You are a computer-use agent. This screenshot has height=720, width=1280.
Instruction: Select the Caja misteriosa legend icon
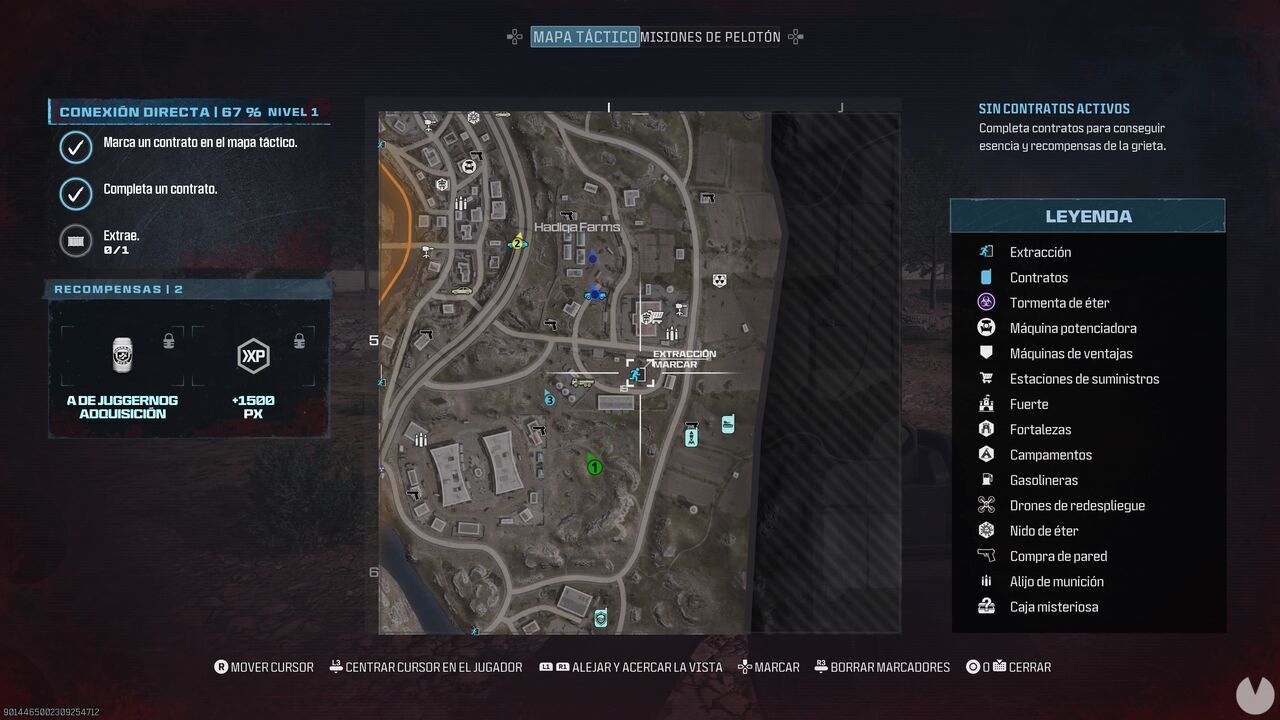click(x=985, y=606)
